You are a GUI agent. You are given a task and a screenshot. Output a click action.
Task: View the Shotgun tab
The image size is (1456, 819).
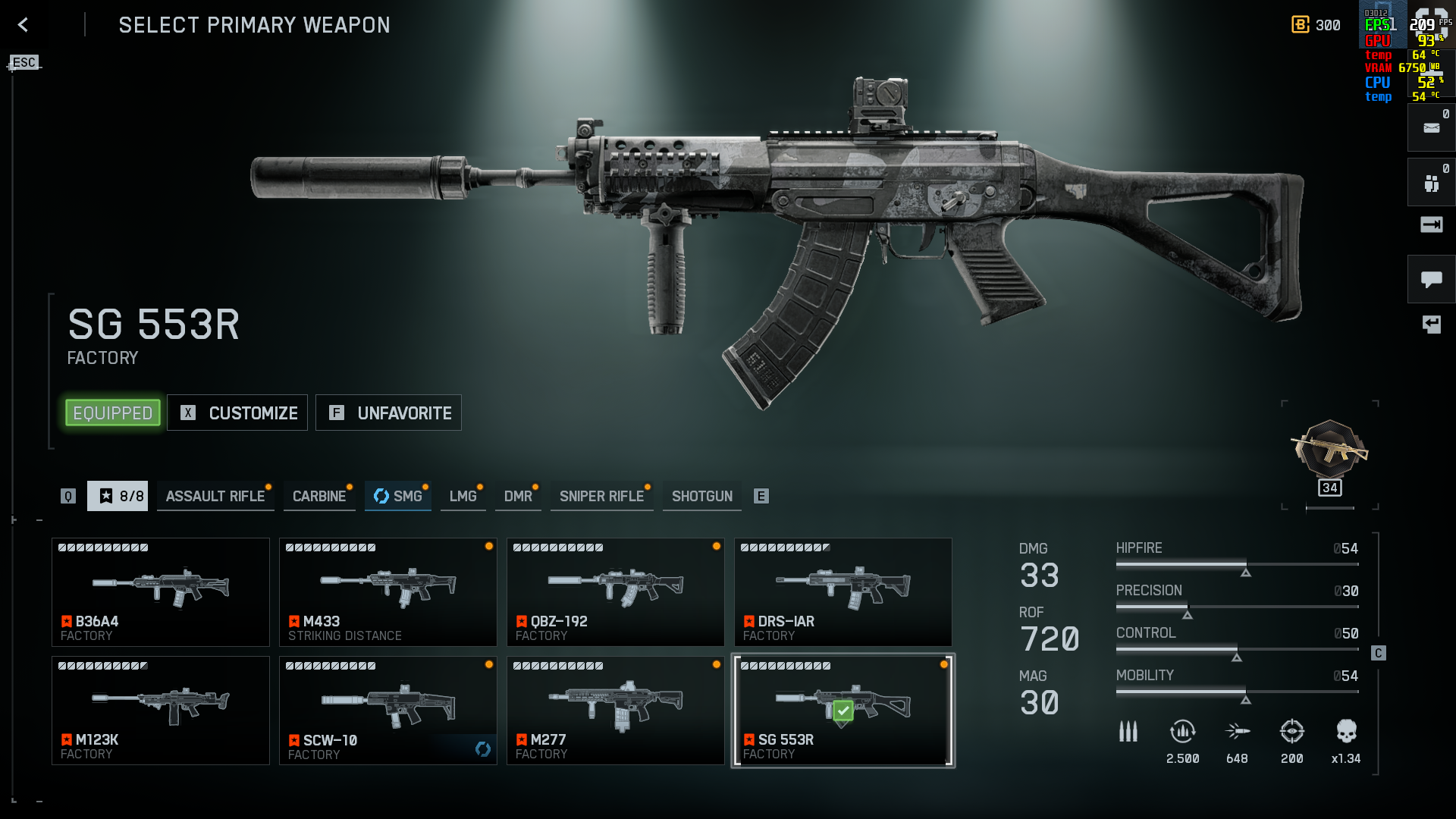point(701,497)
